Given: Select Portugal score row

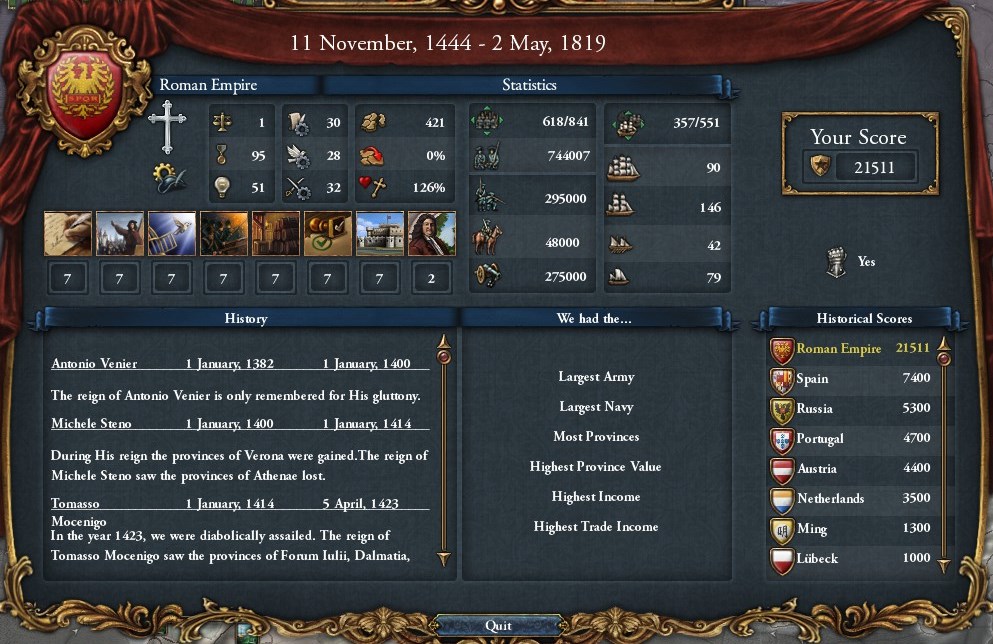Looking at the screenshot, I should coord(850,439).
